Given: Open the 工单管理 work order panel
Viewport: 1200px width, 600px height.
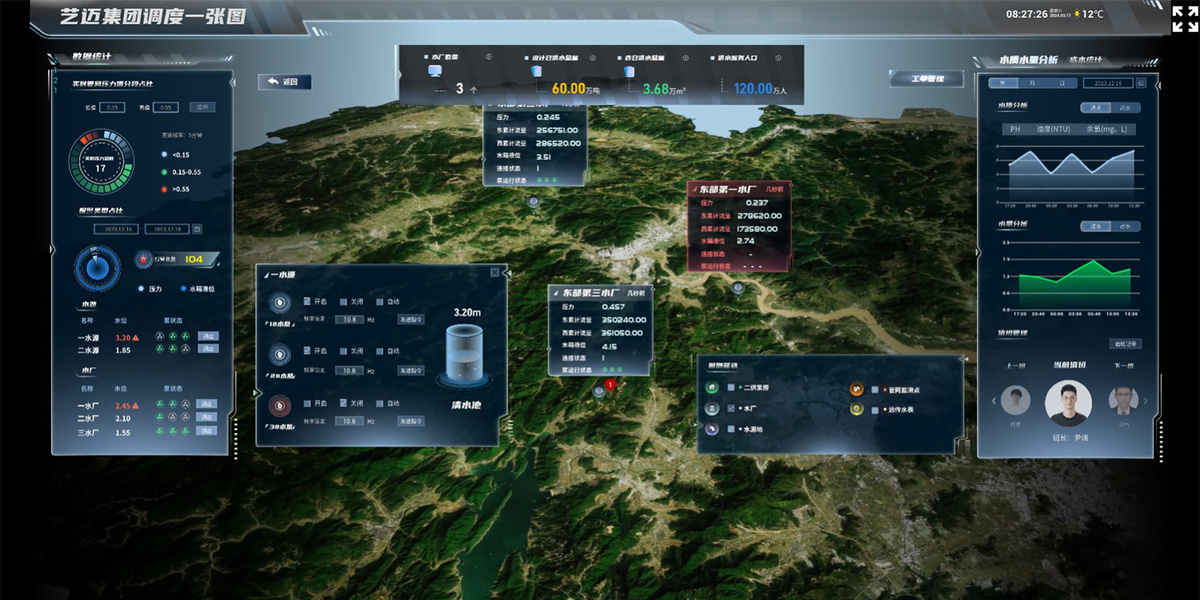Looking at the screenshot, I should [x=925, y=79].
